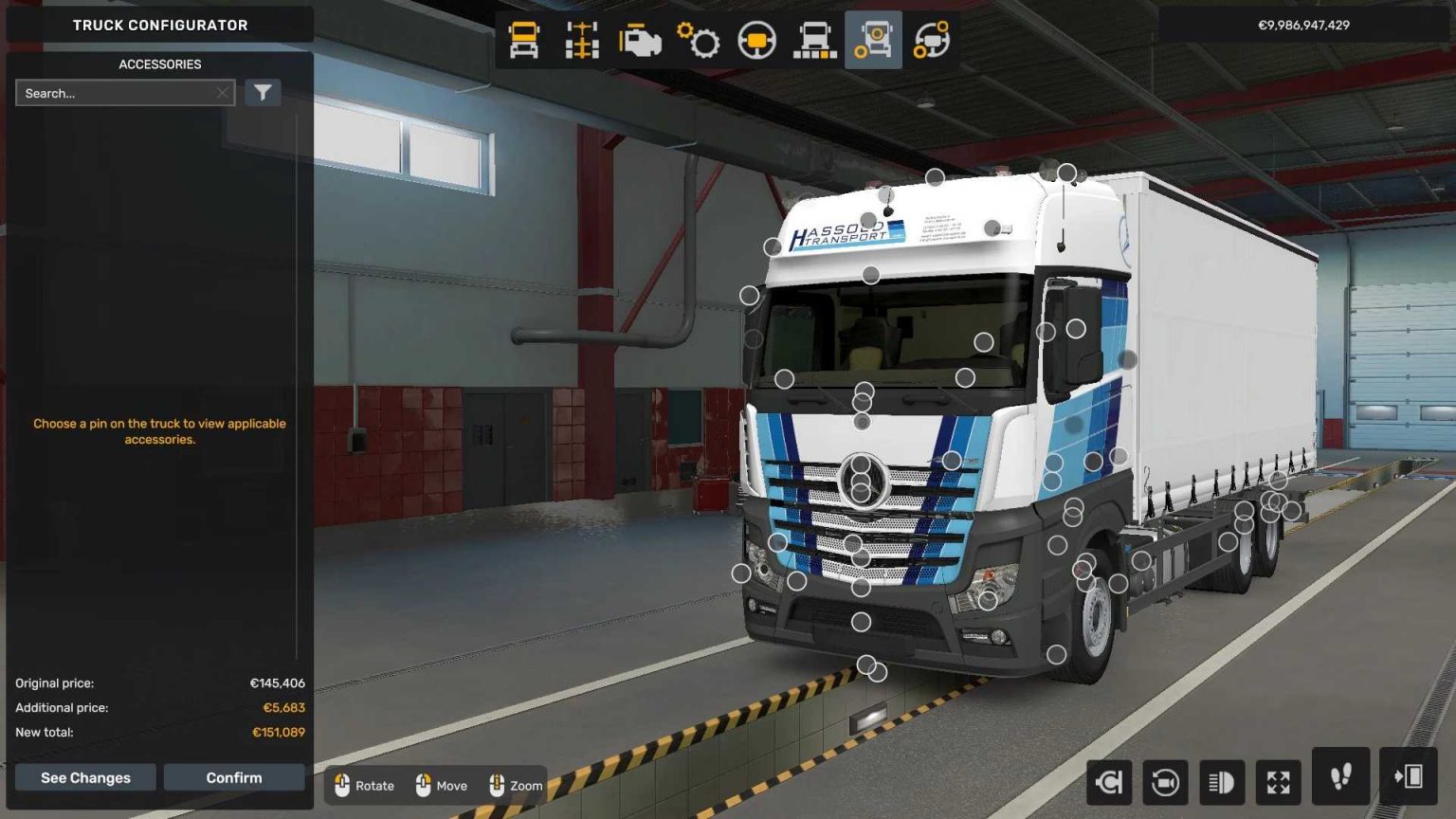This screenshot has width=1456, height=819.
Task: Open the truck design category
Action: tap(813, 41)
